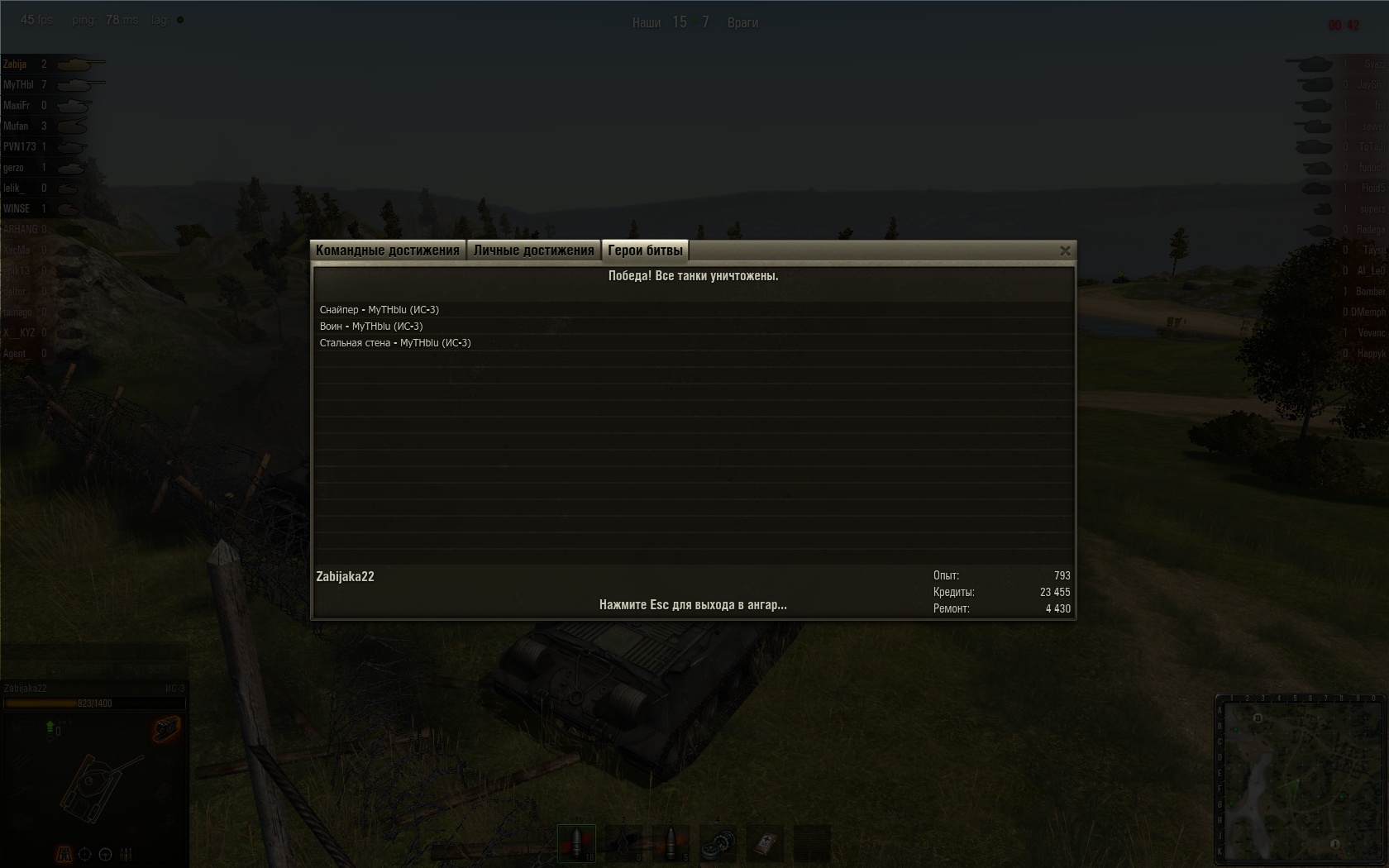Use the repair kit consumable
The height and width of the screenshot is (868, 1389).
pos(718,843)
